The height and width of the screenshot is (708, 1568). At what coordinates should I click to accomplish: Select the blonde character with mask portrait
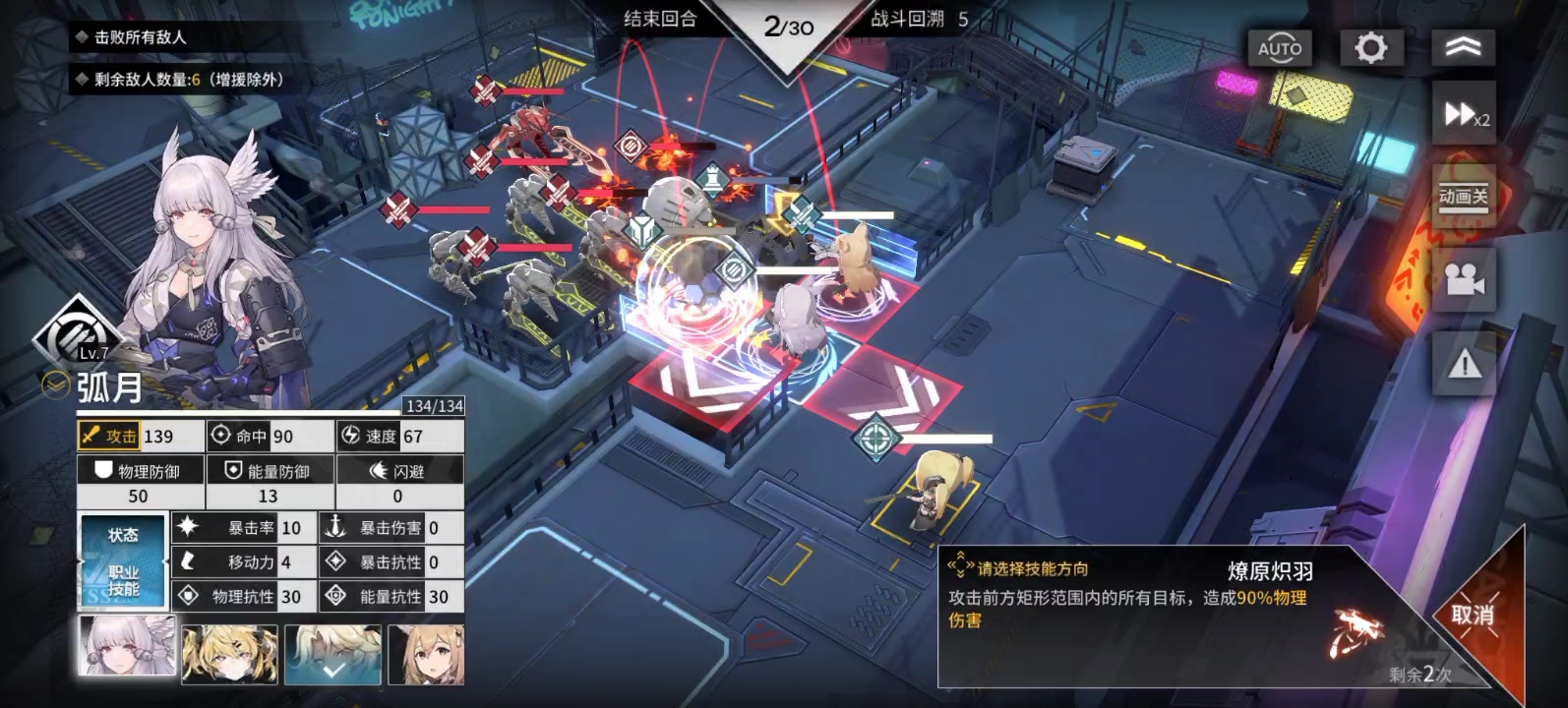(x=229, y=654)
